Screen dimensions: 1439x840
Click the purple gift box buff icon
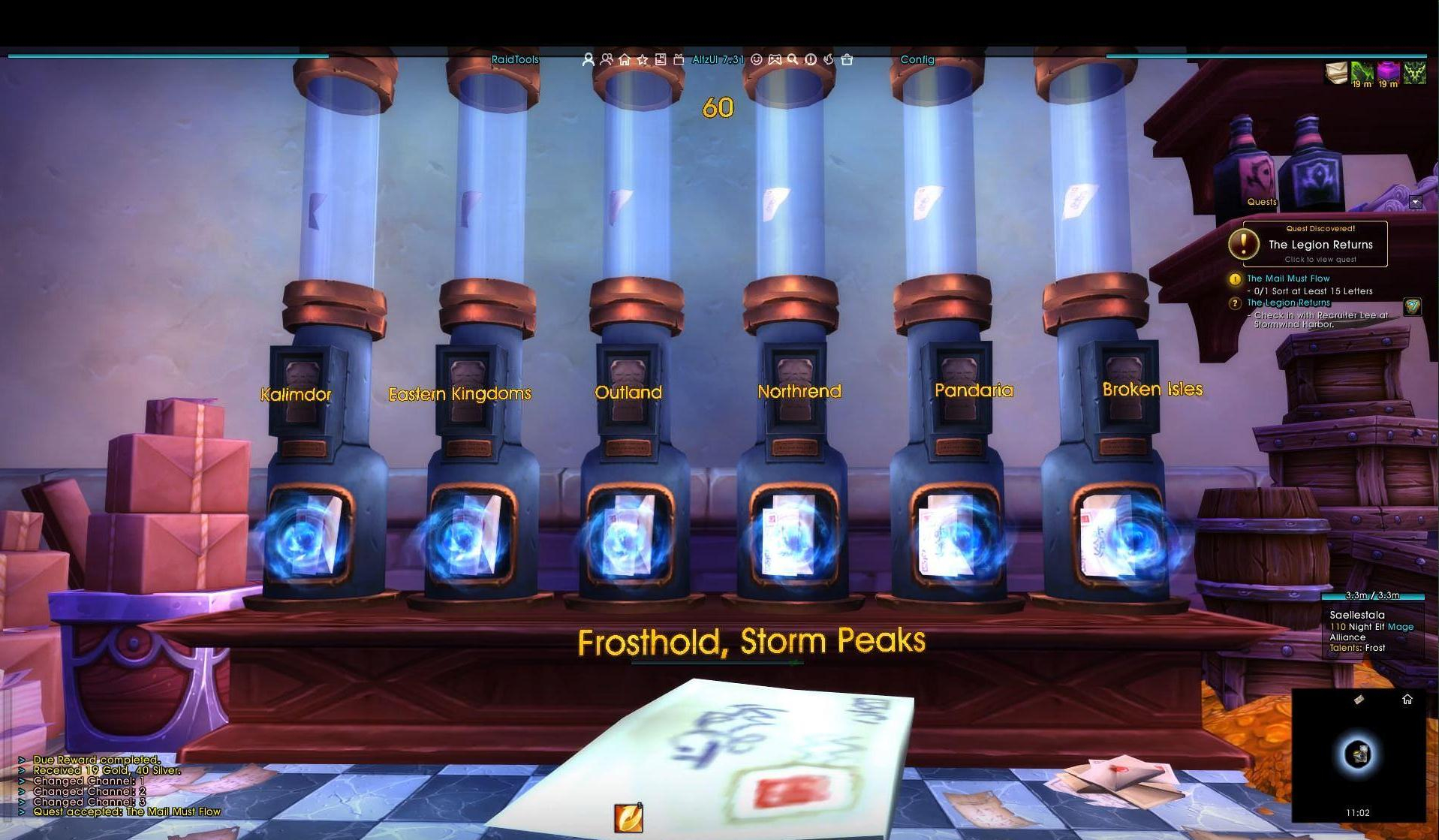pos(1388,73)
